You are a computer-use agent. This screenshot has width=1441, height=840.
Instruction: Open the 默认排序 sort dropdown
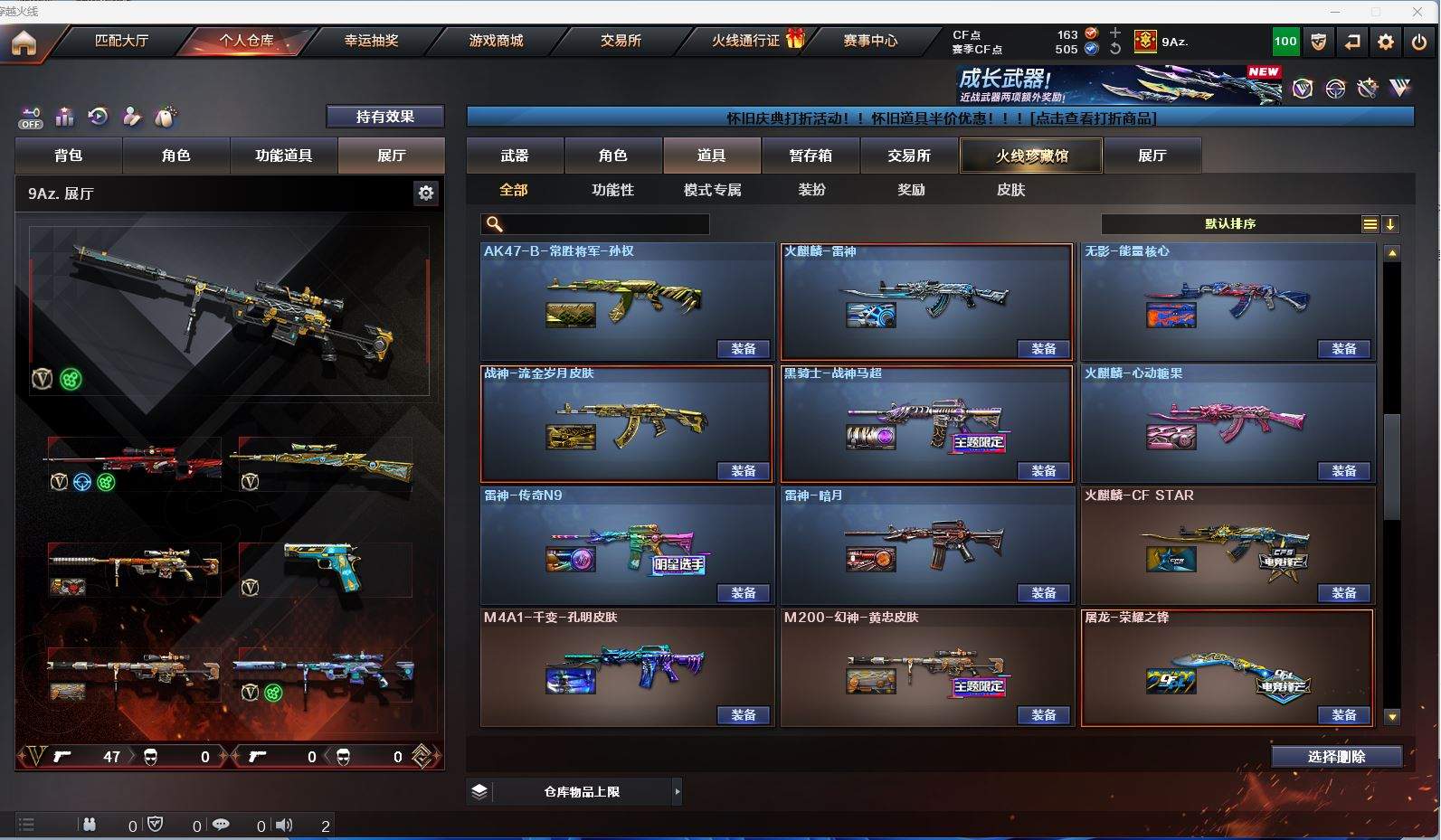[1230, 224]
